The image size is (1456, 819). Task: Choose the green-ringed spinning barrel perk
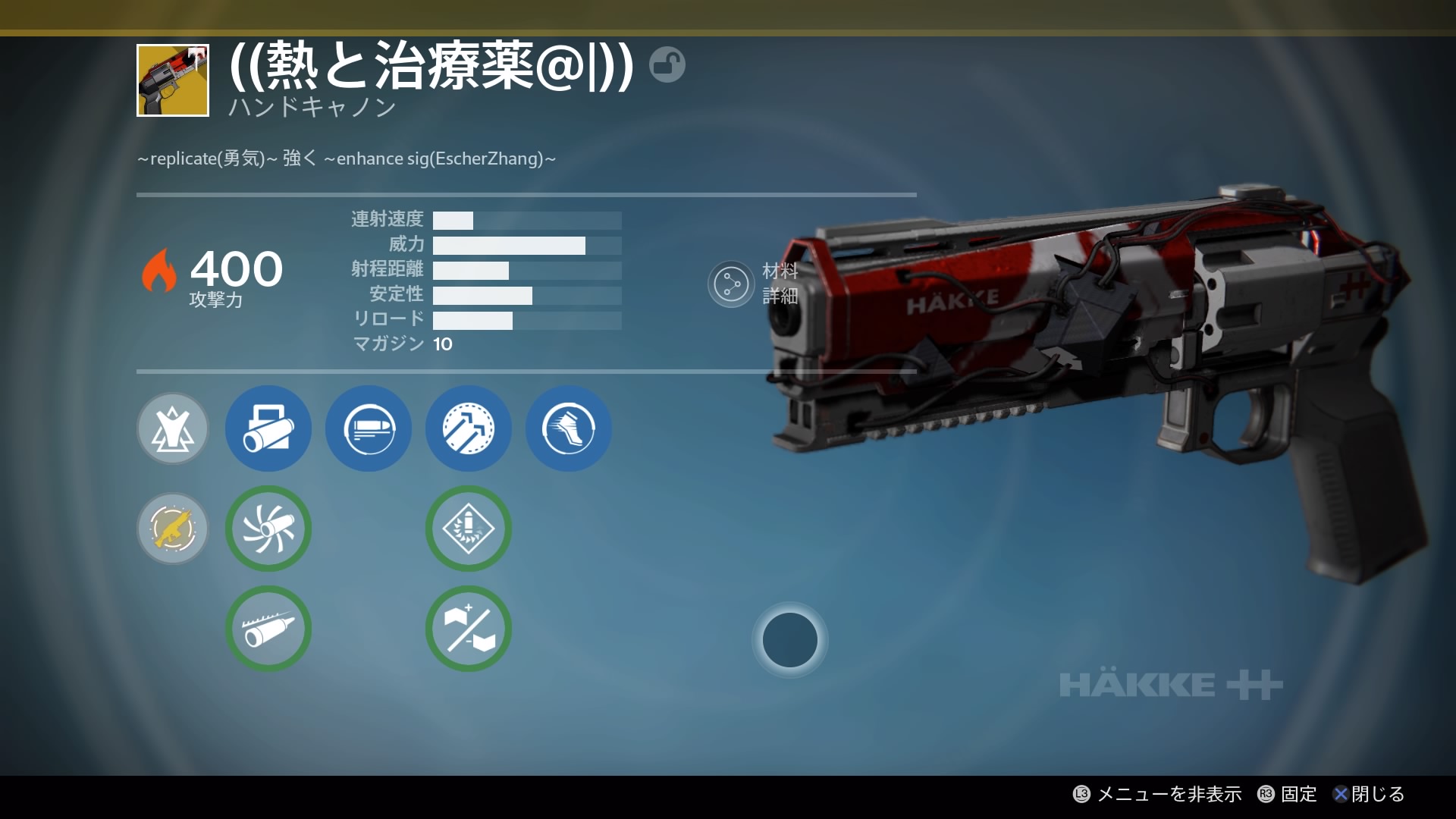click(x=268, y=529)
